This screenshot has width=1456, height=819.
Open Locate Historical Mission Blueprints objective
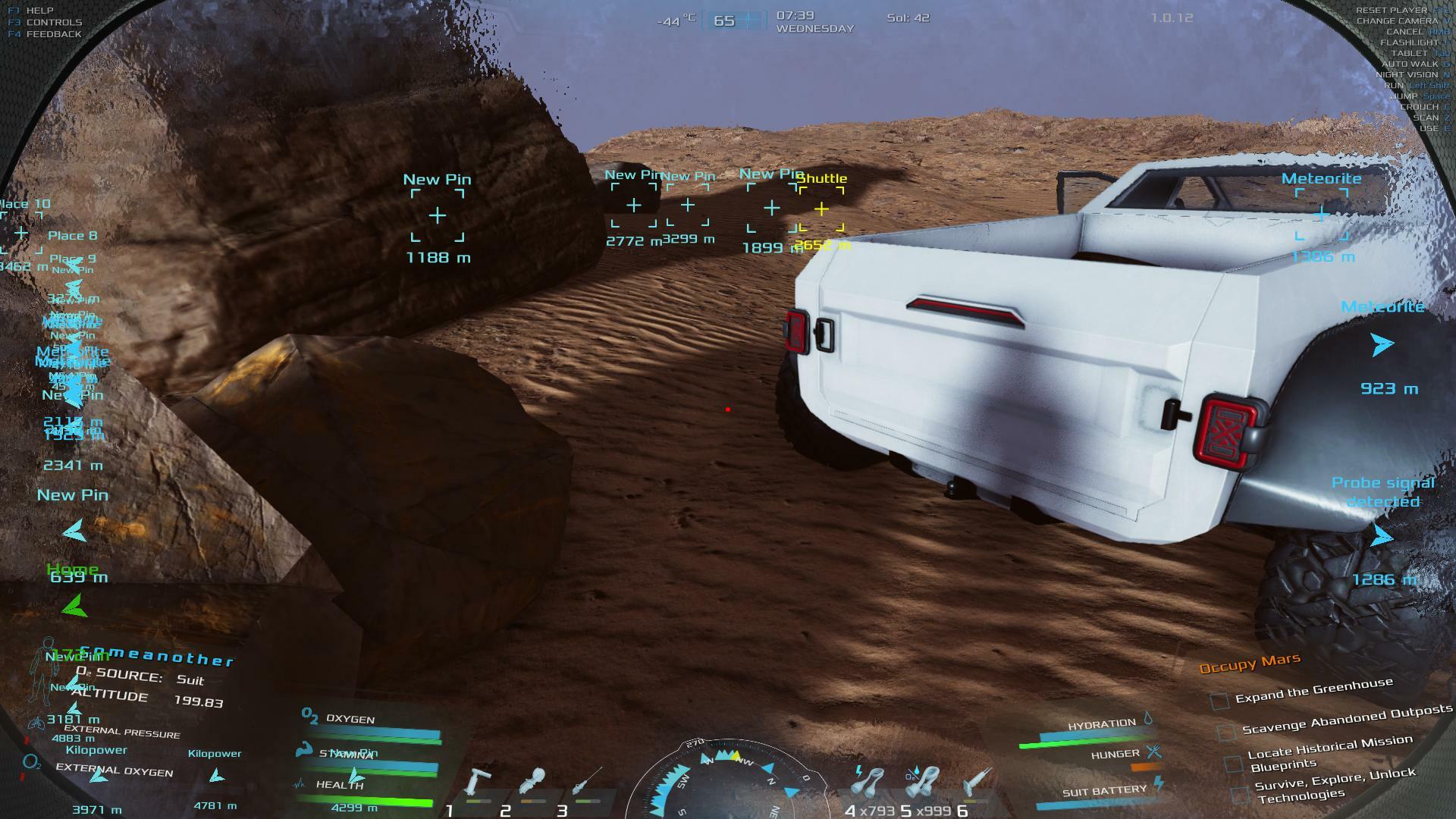[1329, 752]
